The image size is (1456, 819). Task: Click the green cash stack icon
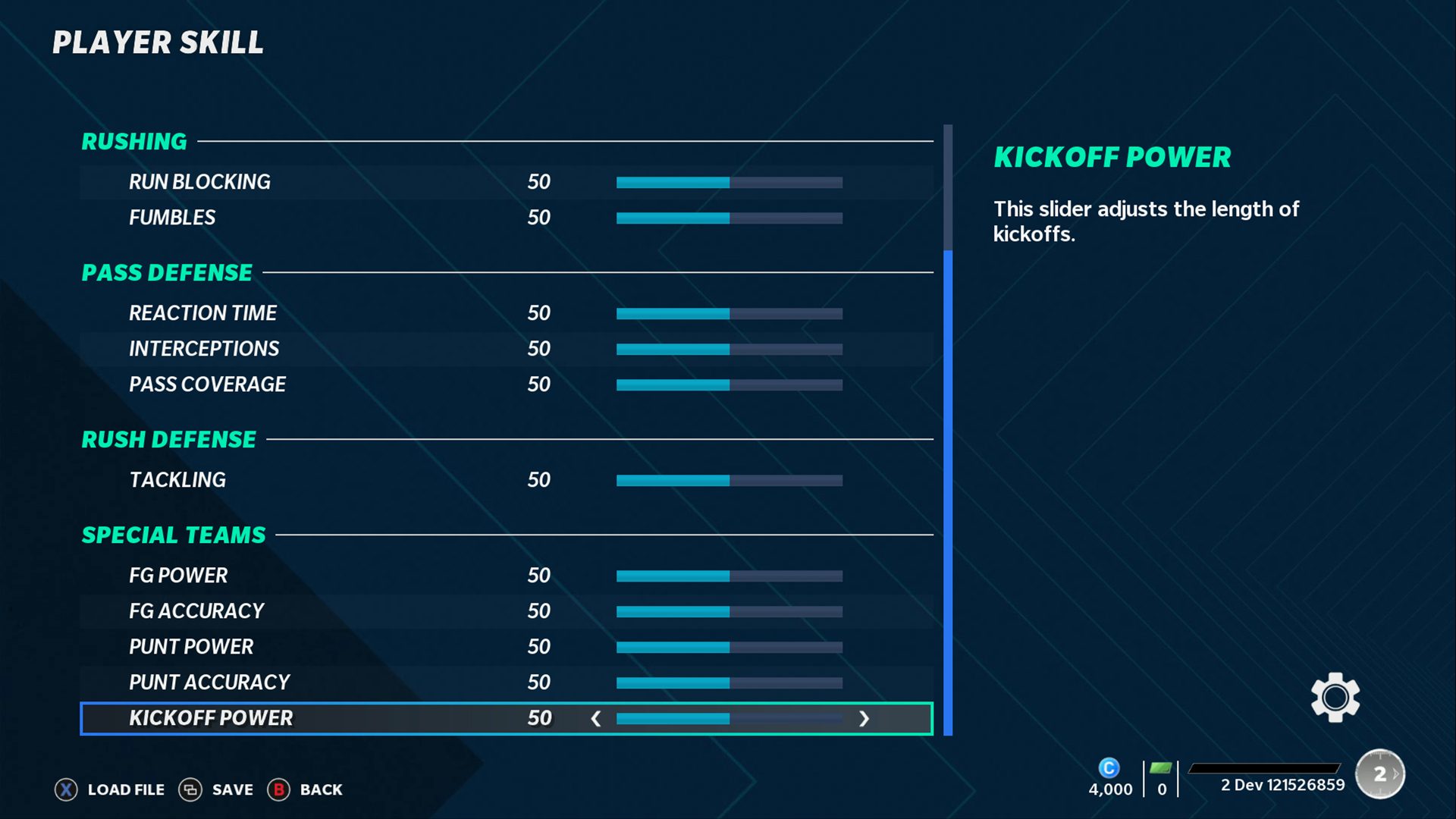1160,768
